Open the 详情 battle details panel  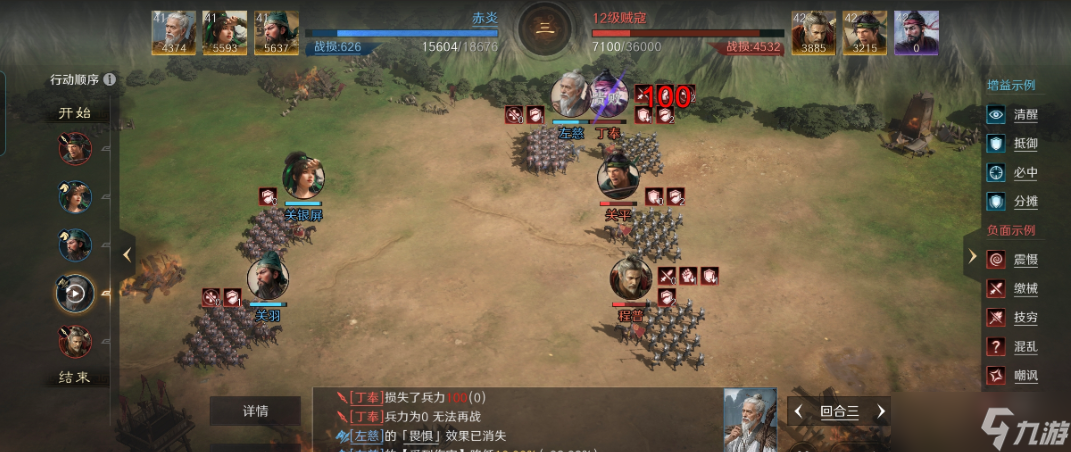coord(255,411)
